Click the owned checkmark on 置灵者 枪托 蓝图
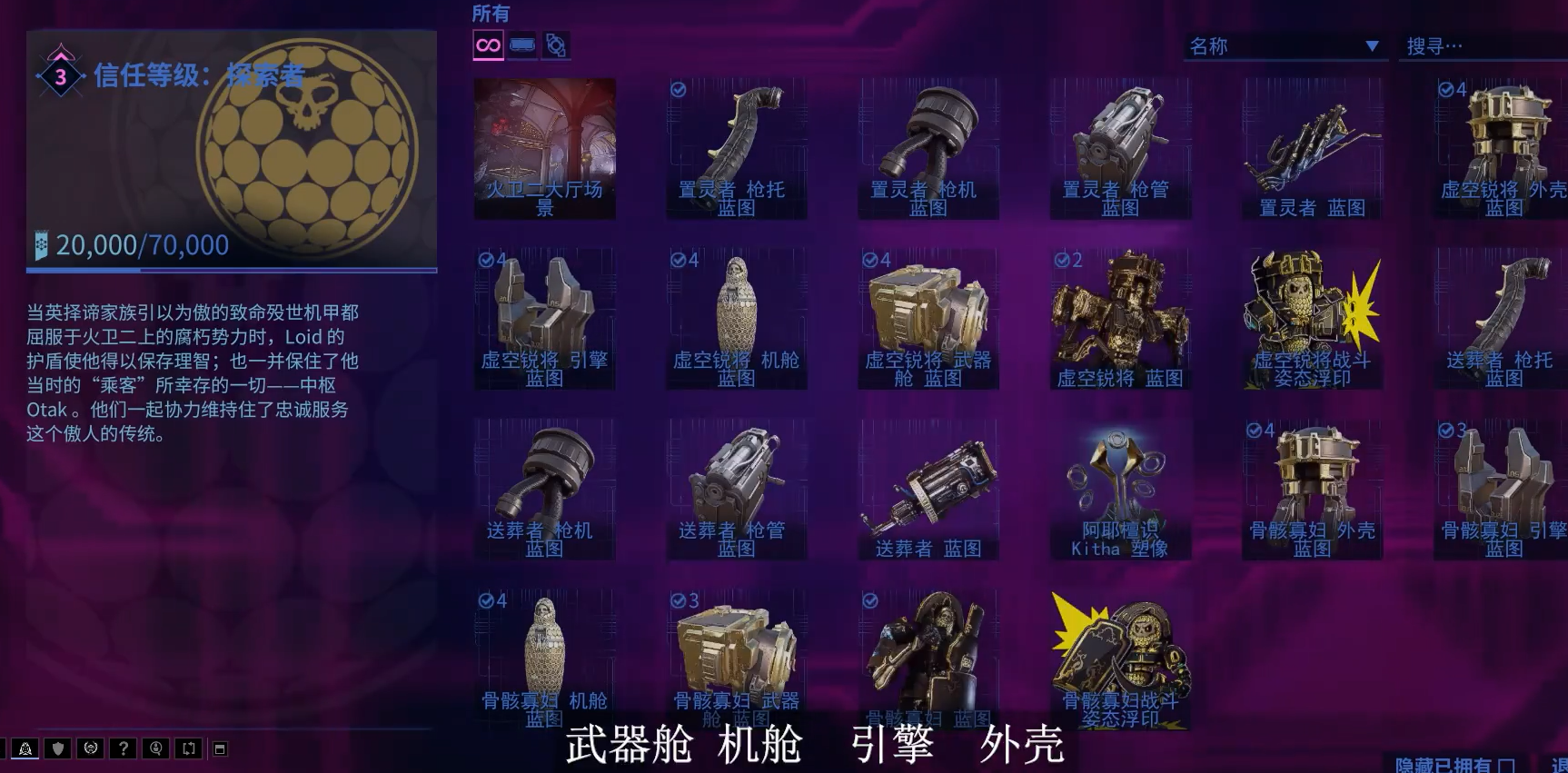Viewport: 1568px width, 773px height. point(678,88)
